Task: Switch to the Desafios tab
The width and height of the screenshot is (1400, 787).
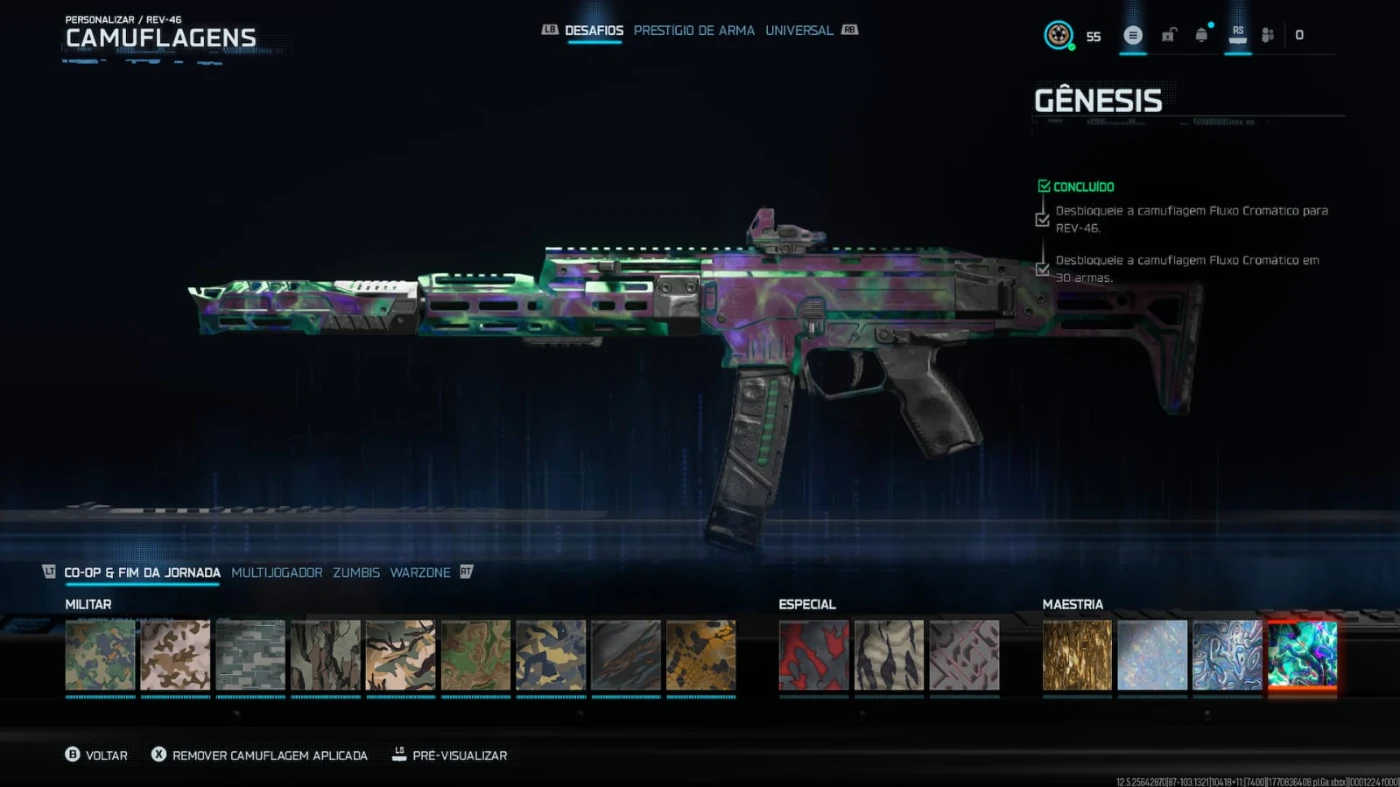Action: (x=594, y=31)
